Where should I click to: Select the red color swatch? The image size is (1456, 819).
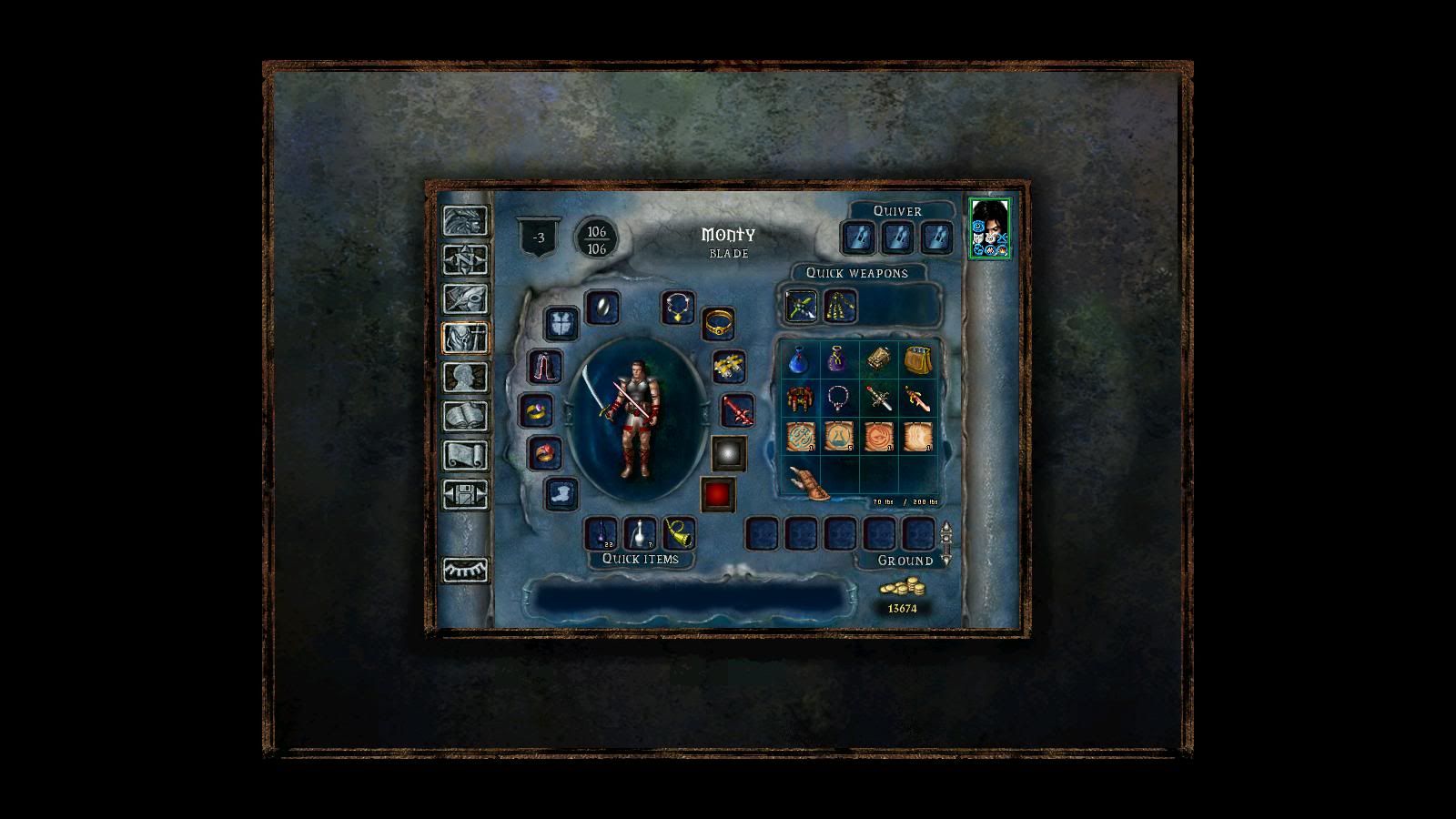pyautogui.click(x=718, y=494)
